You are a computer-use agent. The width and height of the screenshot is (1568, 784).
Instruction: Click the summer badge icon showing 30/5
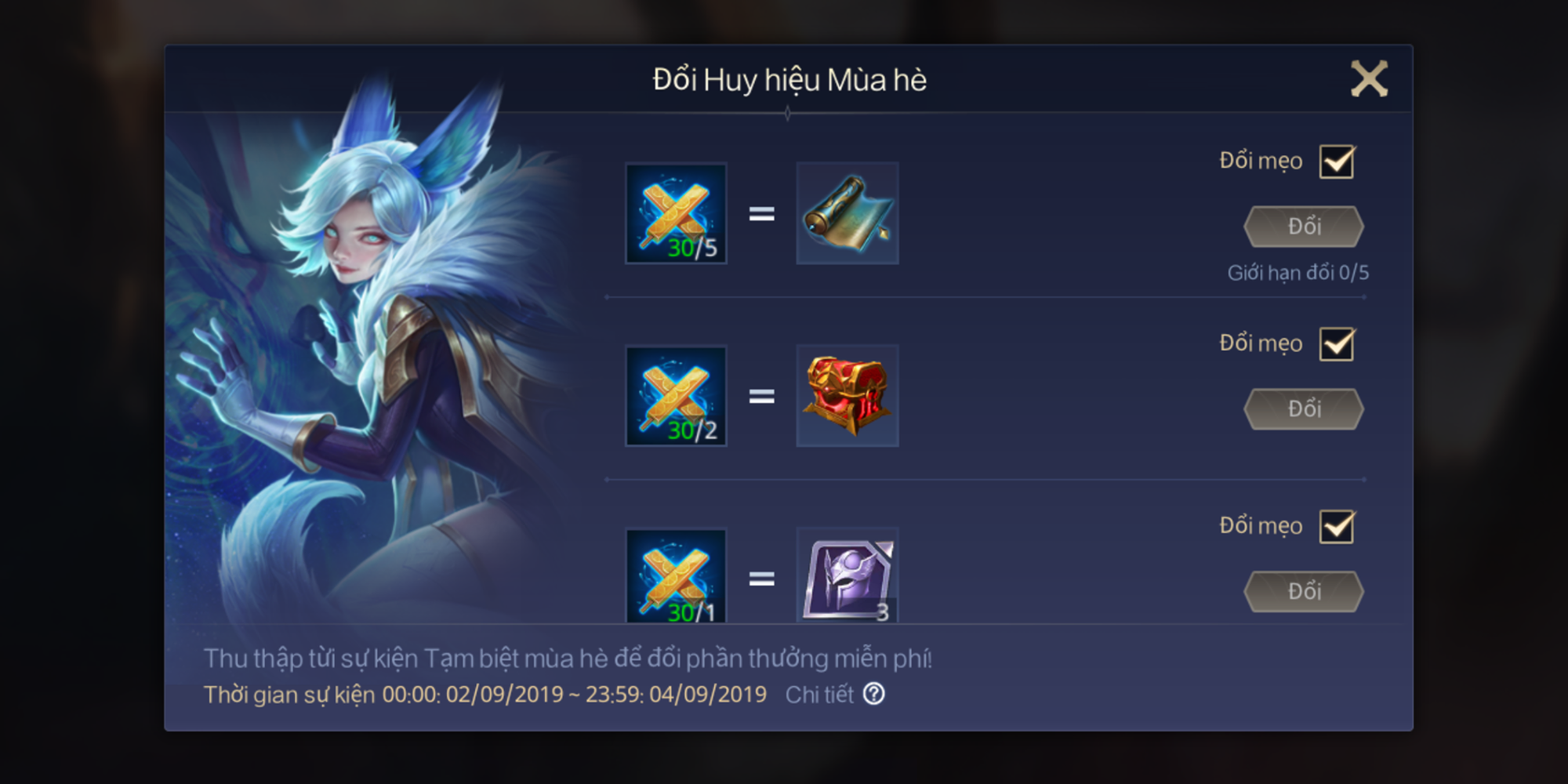(x=676, y=213)
